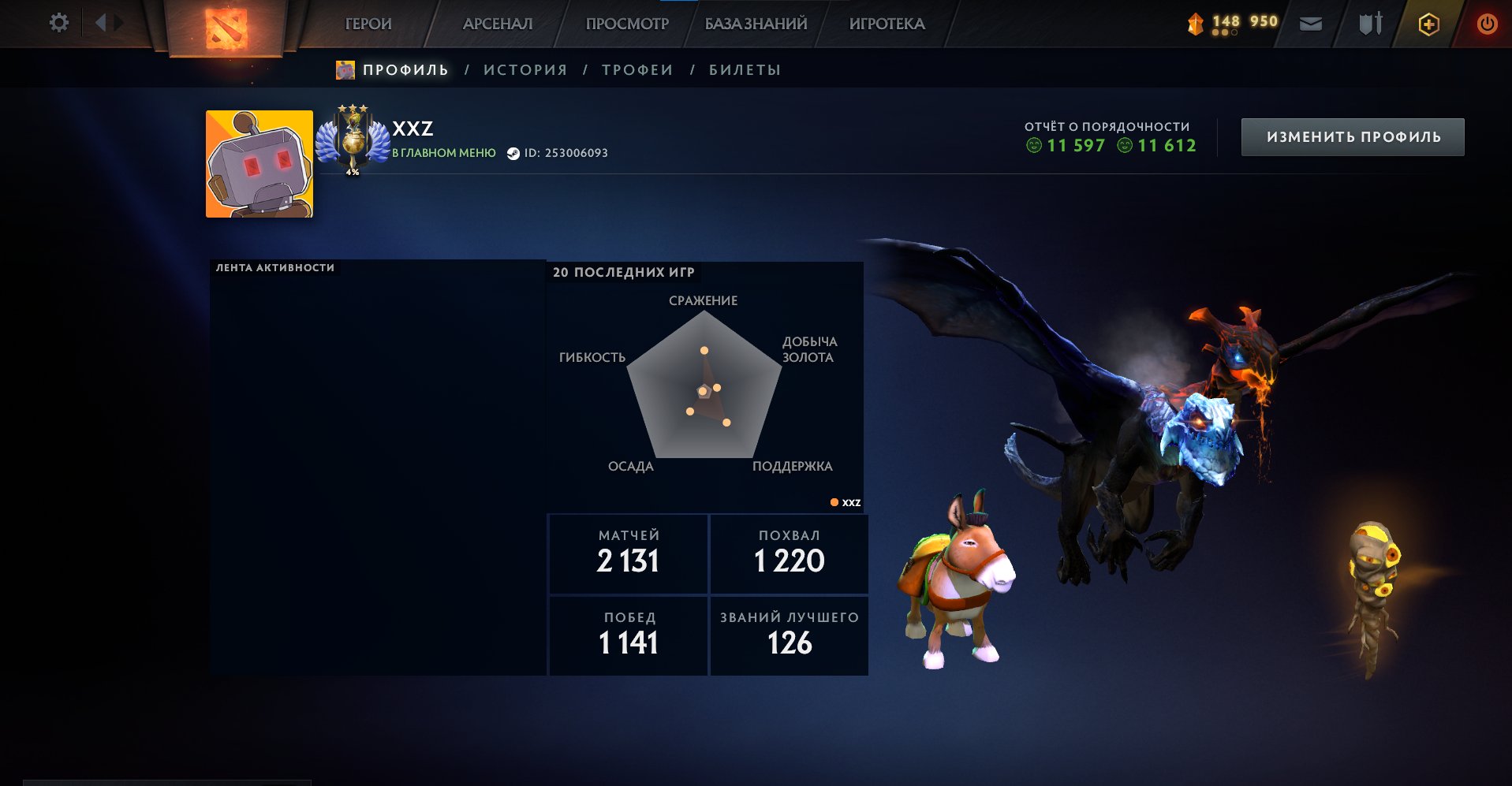The height and width of the screenshot is (786, 1512).
Task: Open the settings gear icon
Action: pos(58,23)
